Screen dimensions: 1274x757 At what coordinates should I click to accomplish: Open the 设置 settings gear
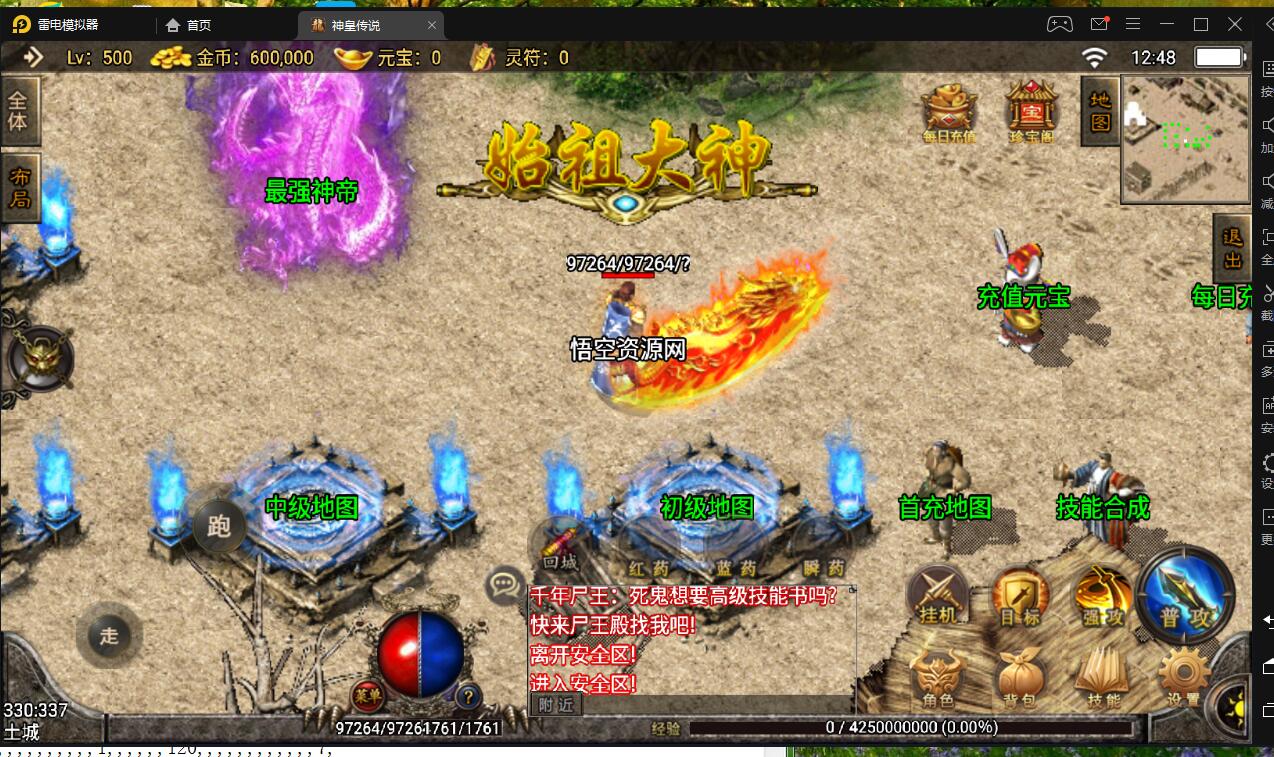coord(1184,678)
